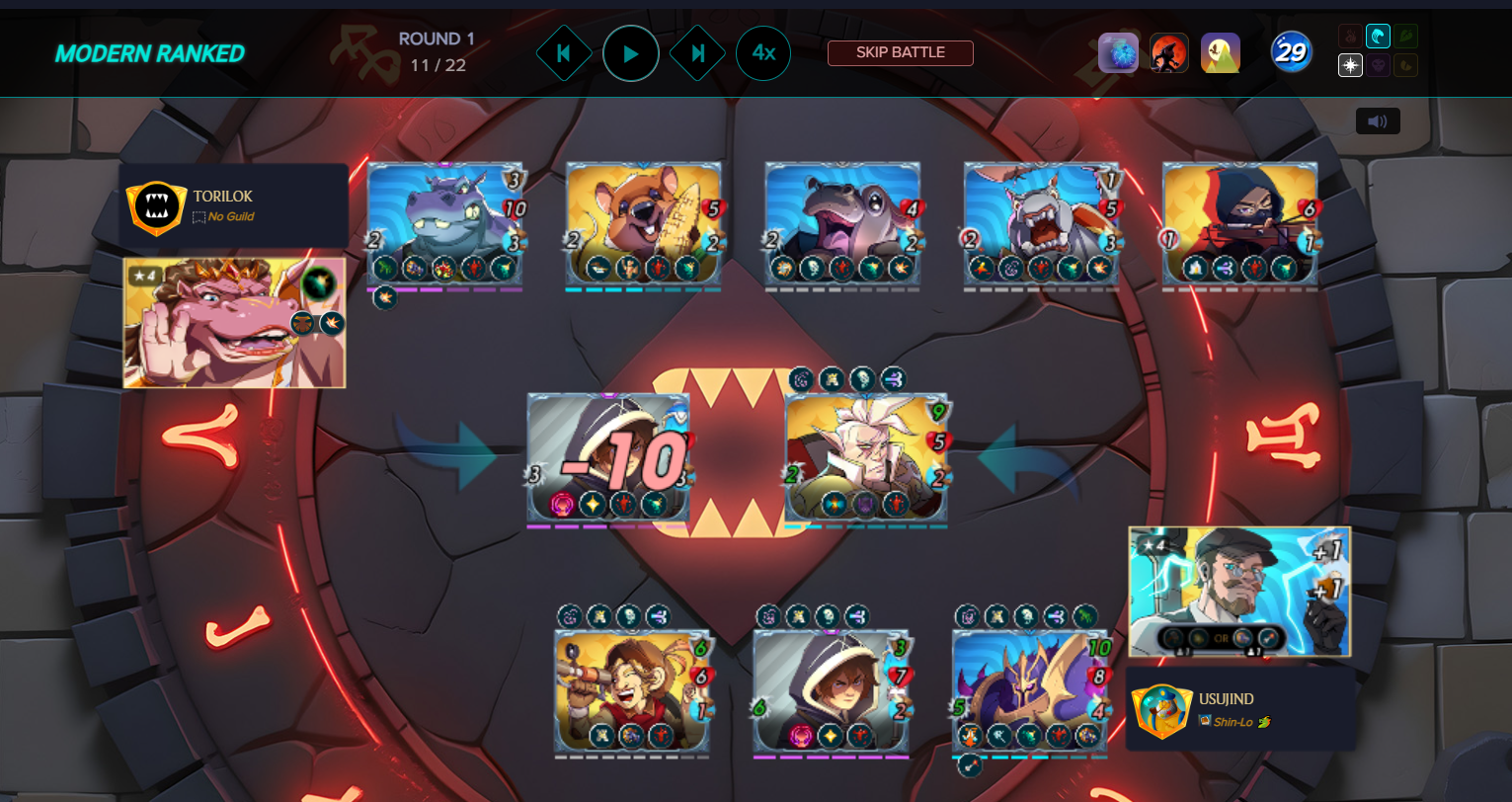Play the battle replay
Viewport: 1512px width, 802px height.
click(631, 53)
